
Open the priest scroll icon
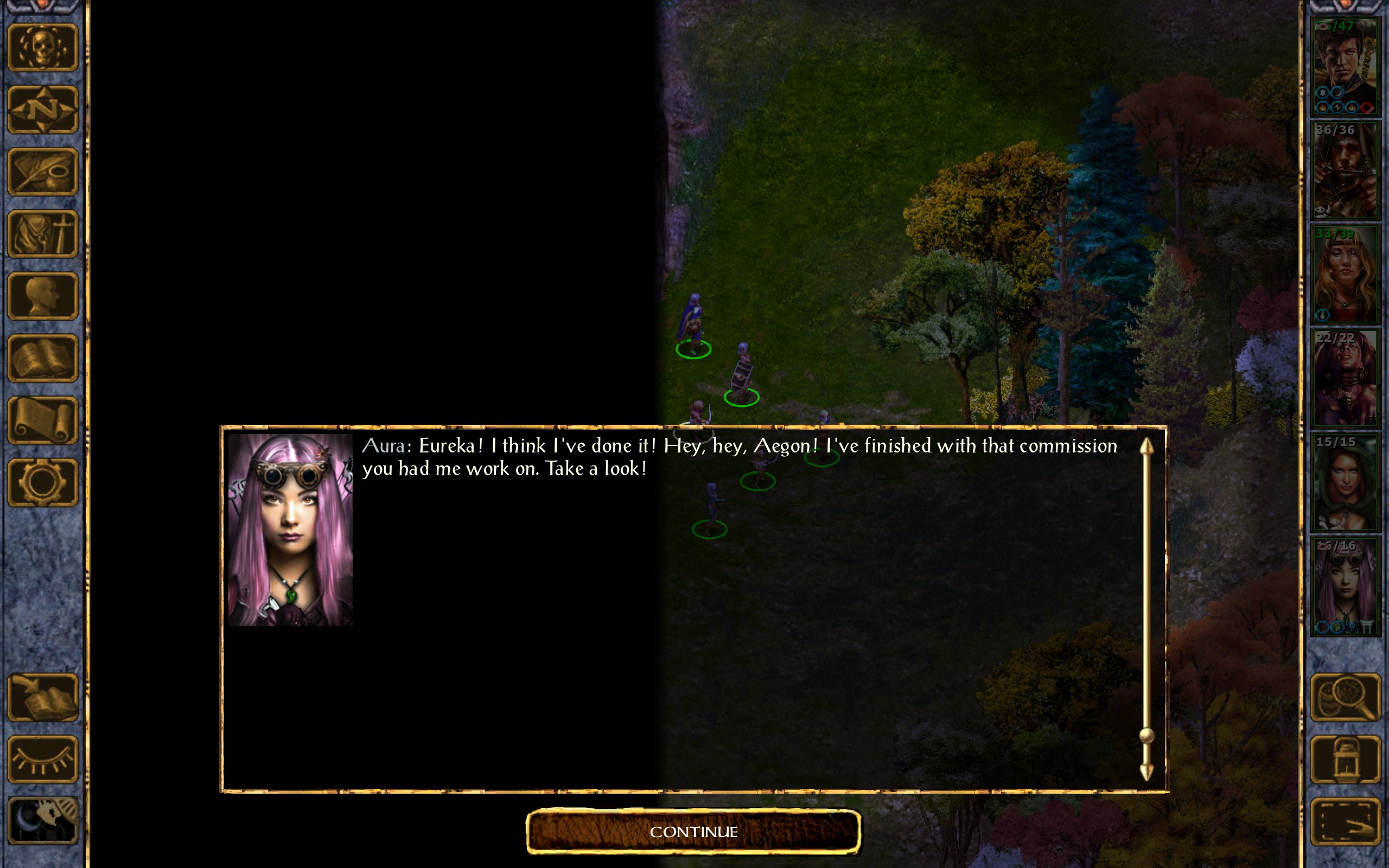point(42,420)
